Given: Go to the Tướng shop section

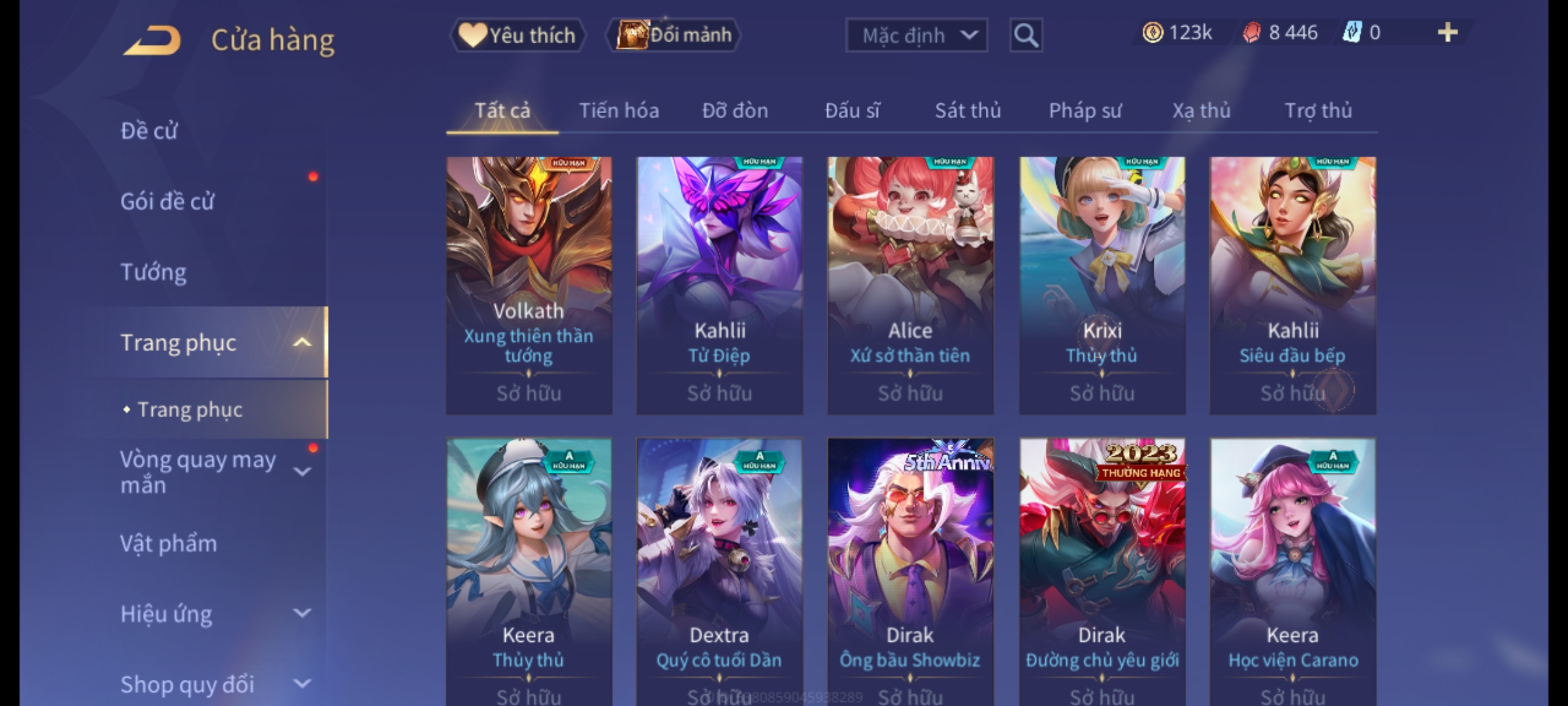Looking at the screenshot, I should [x=154, y=272].
